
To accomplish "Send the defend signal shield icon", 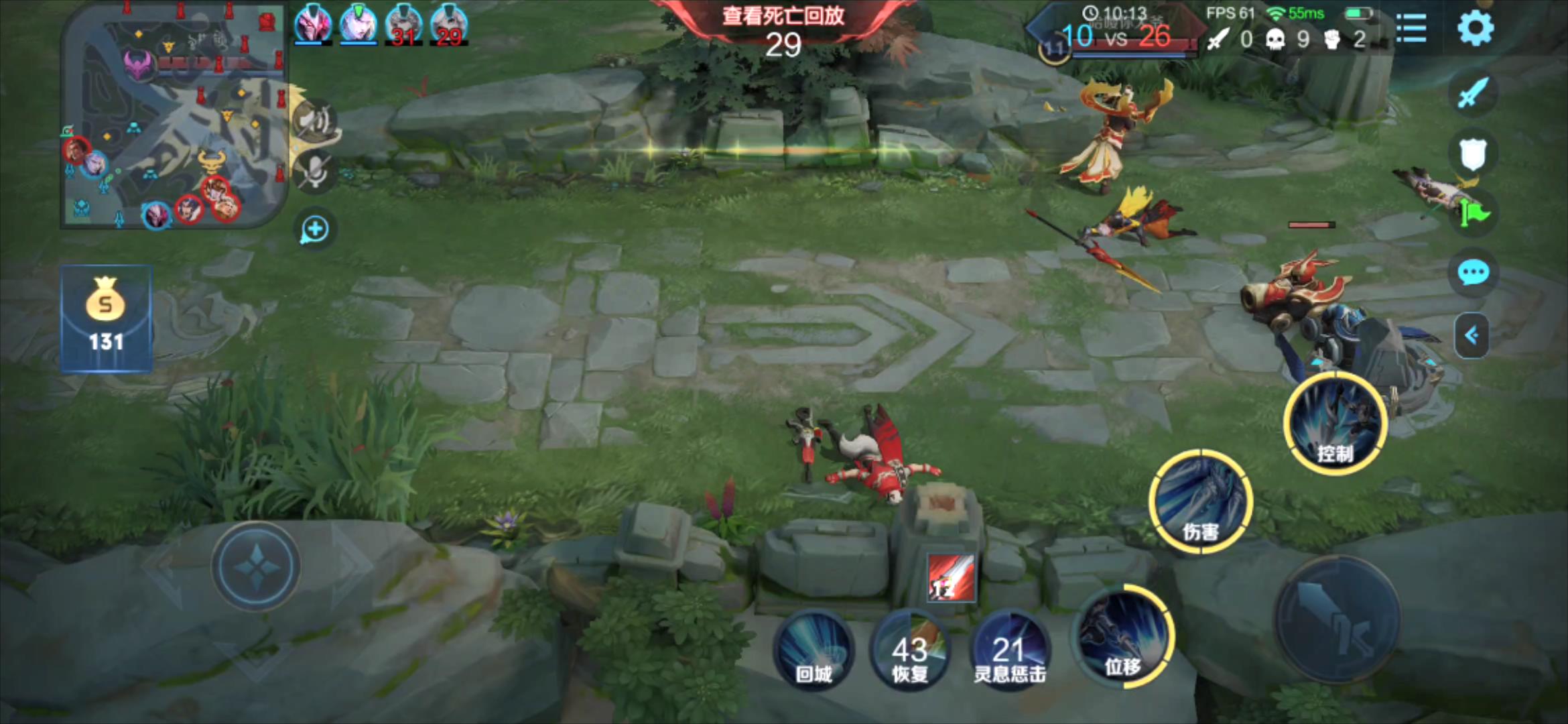I will 1473,154.
